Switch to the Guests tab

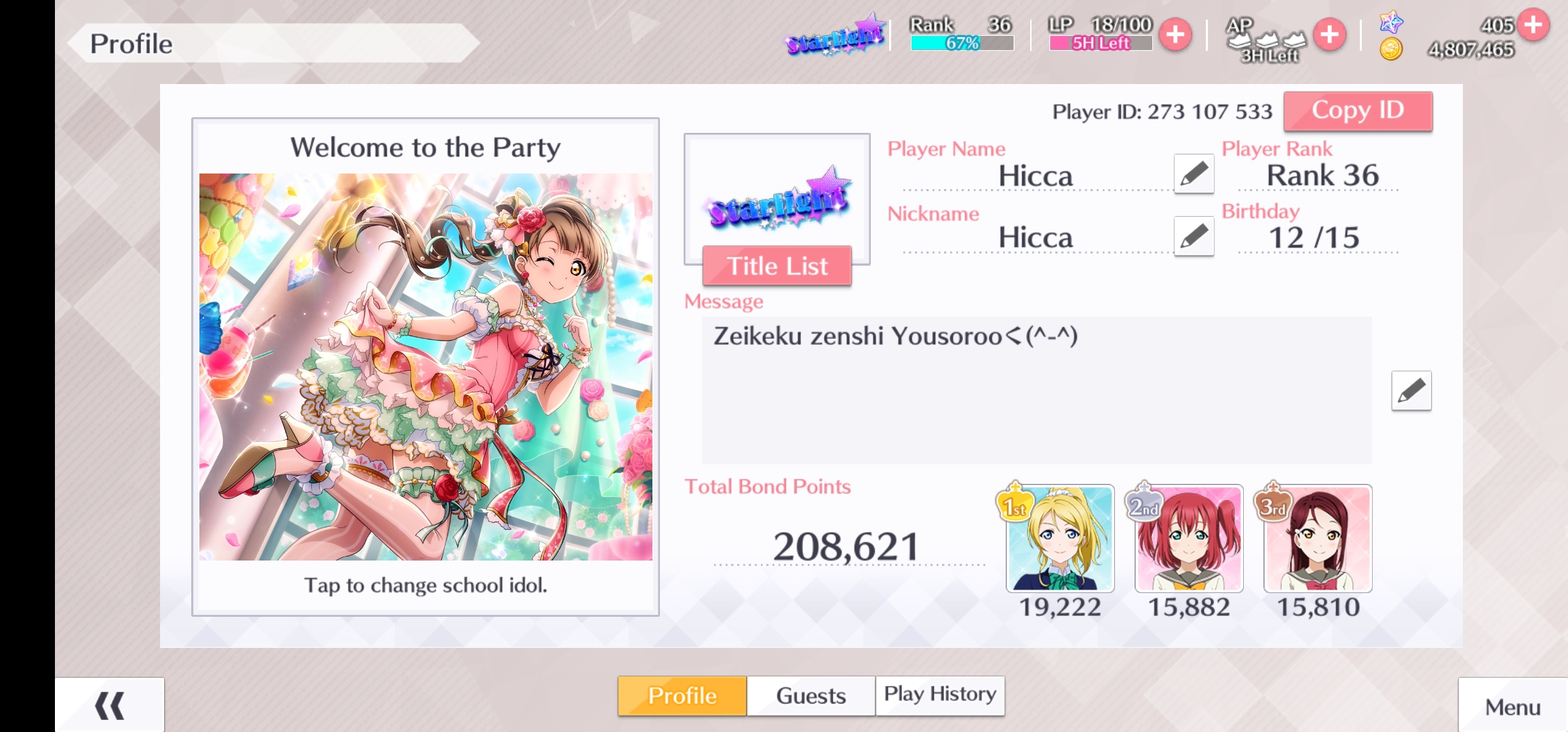click(810, 695)
